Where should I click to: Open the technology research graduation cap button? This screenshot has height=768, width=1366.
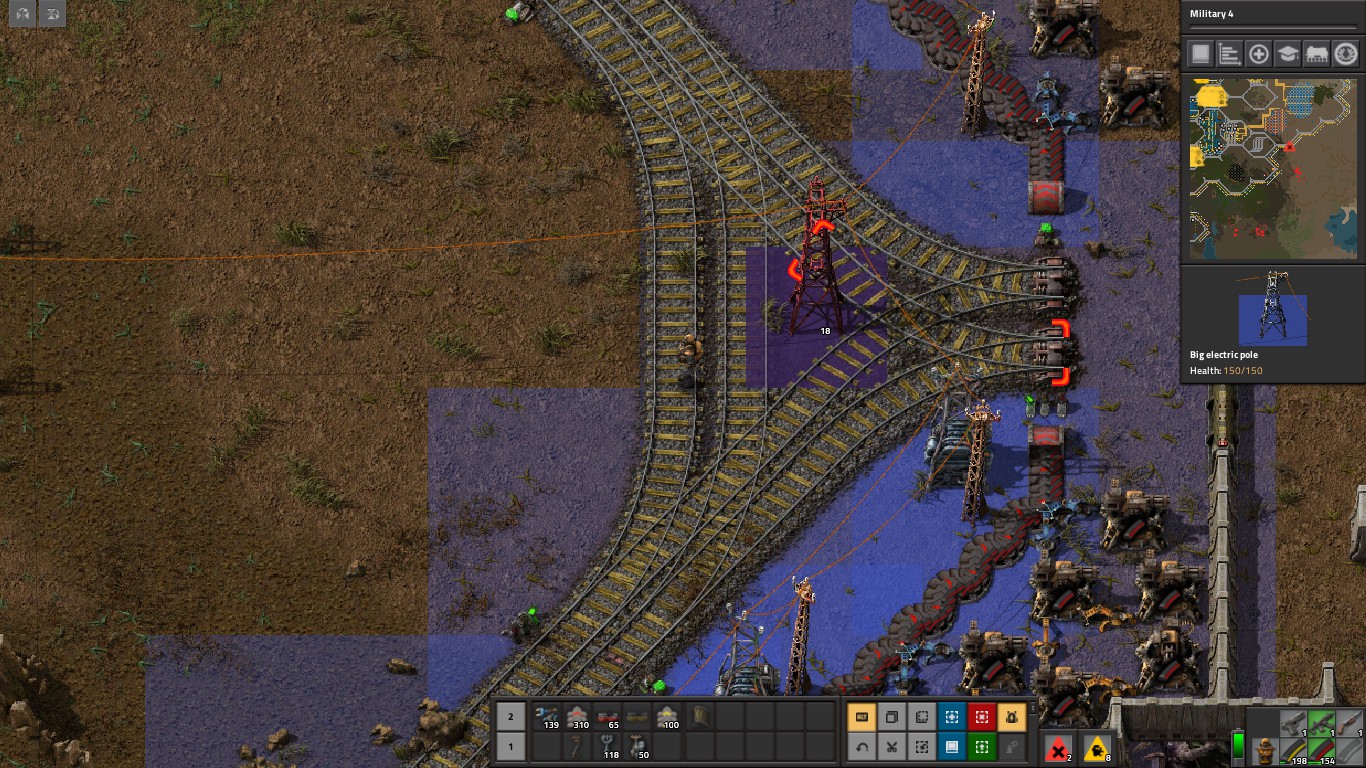(1288, 54)
